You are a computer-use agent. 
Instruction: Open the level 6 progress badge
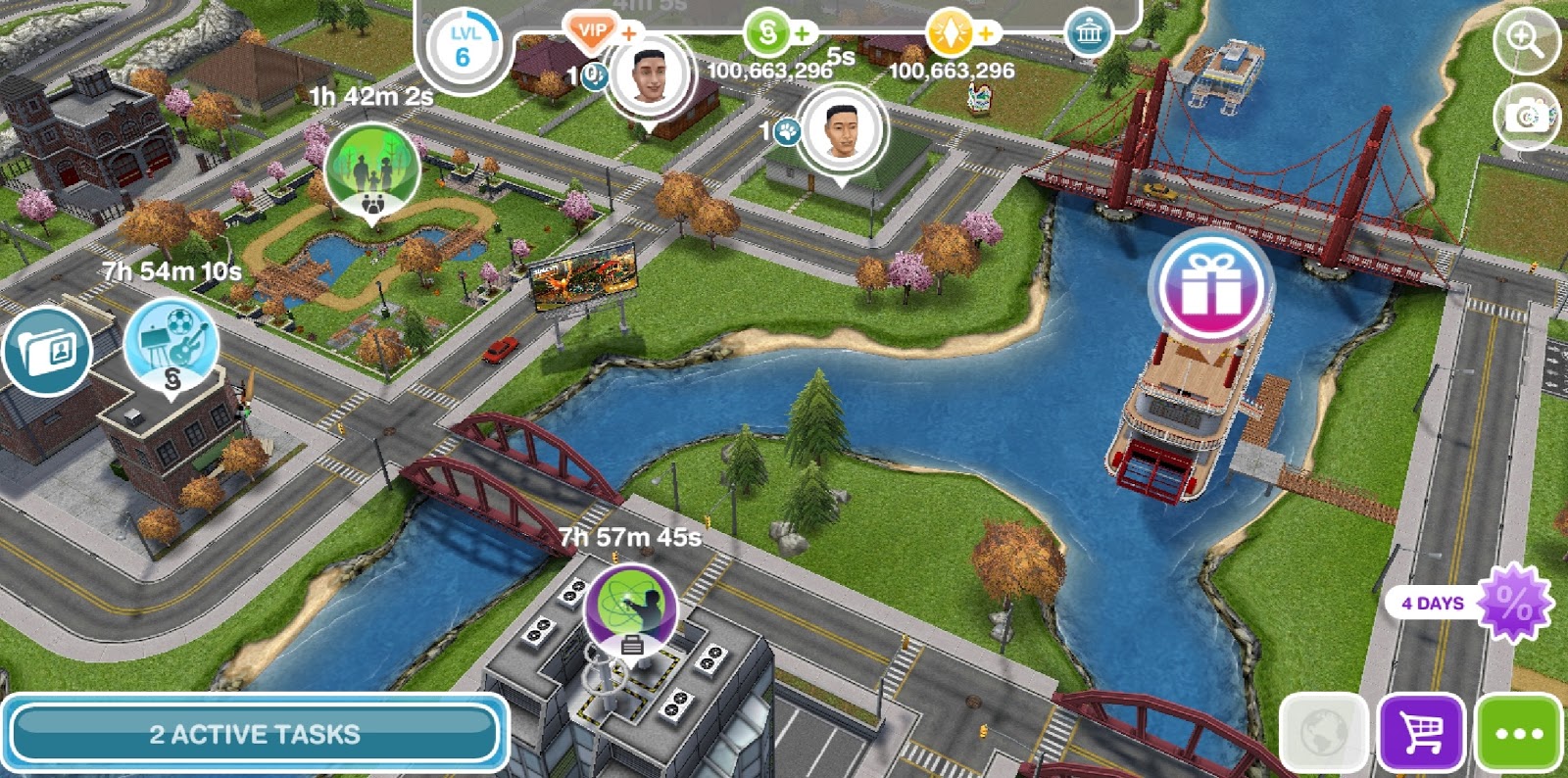(463, 46)
